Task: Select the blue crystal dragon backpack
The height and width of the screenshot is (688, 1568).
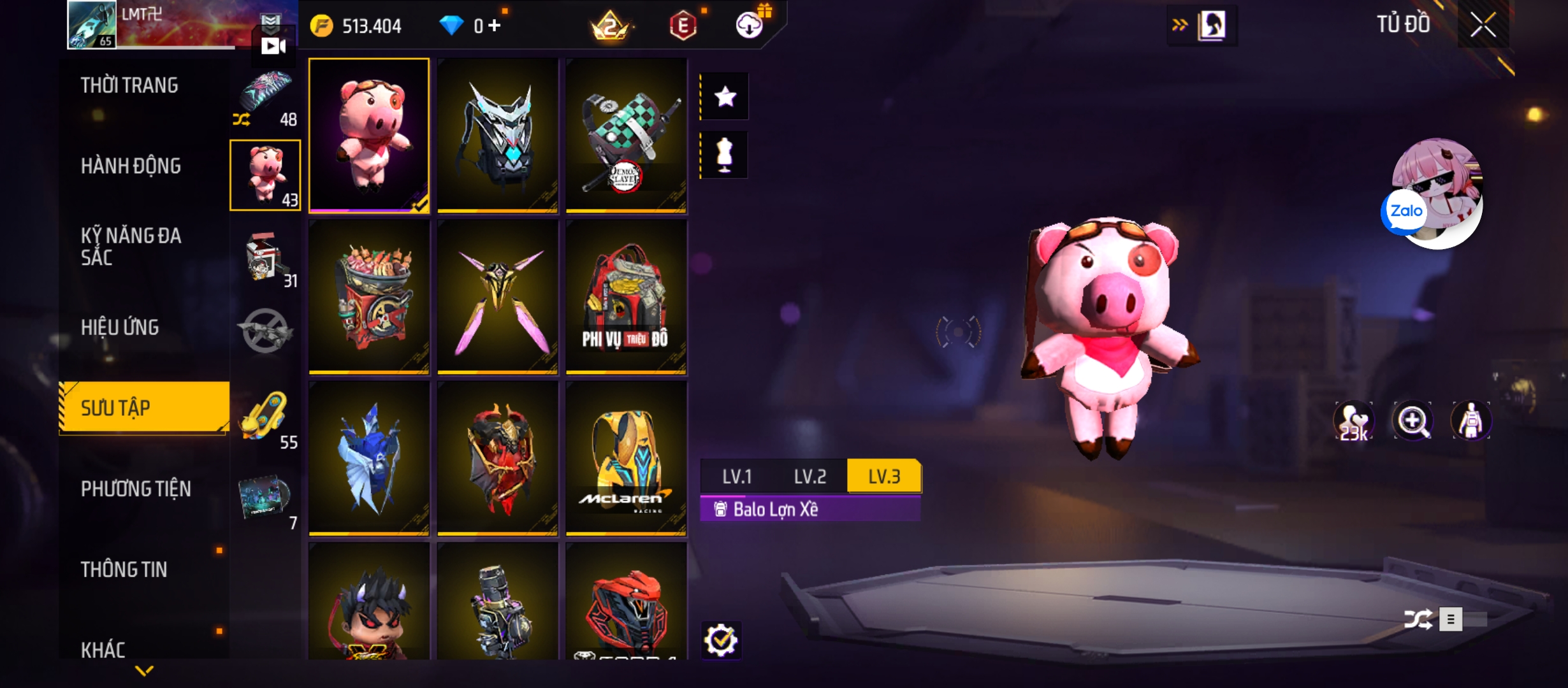Action: pyautogui.click(x=369, y=457)
